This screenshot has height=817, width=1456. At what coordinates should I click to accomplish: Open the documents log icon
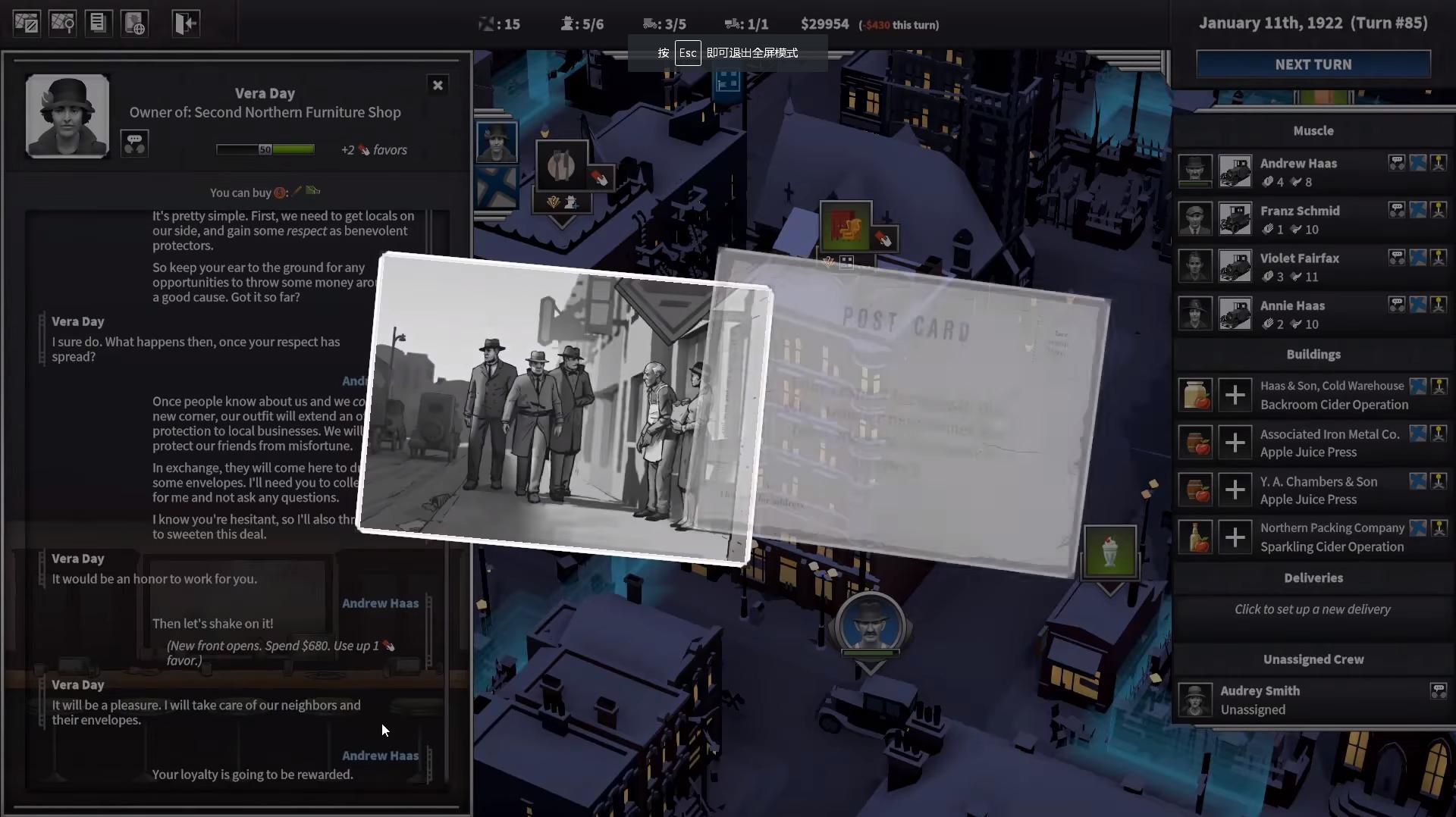point(98,23)
